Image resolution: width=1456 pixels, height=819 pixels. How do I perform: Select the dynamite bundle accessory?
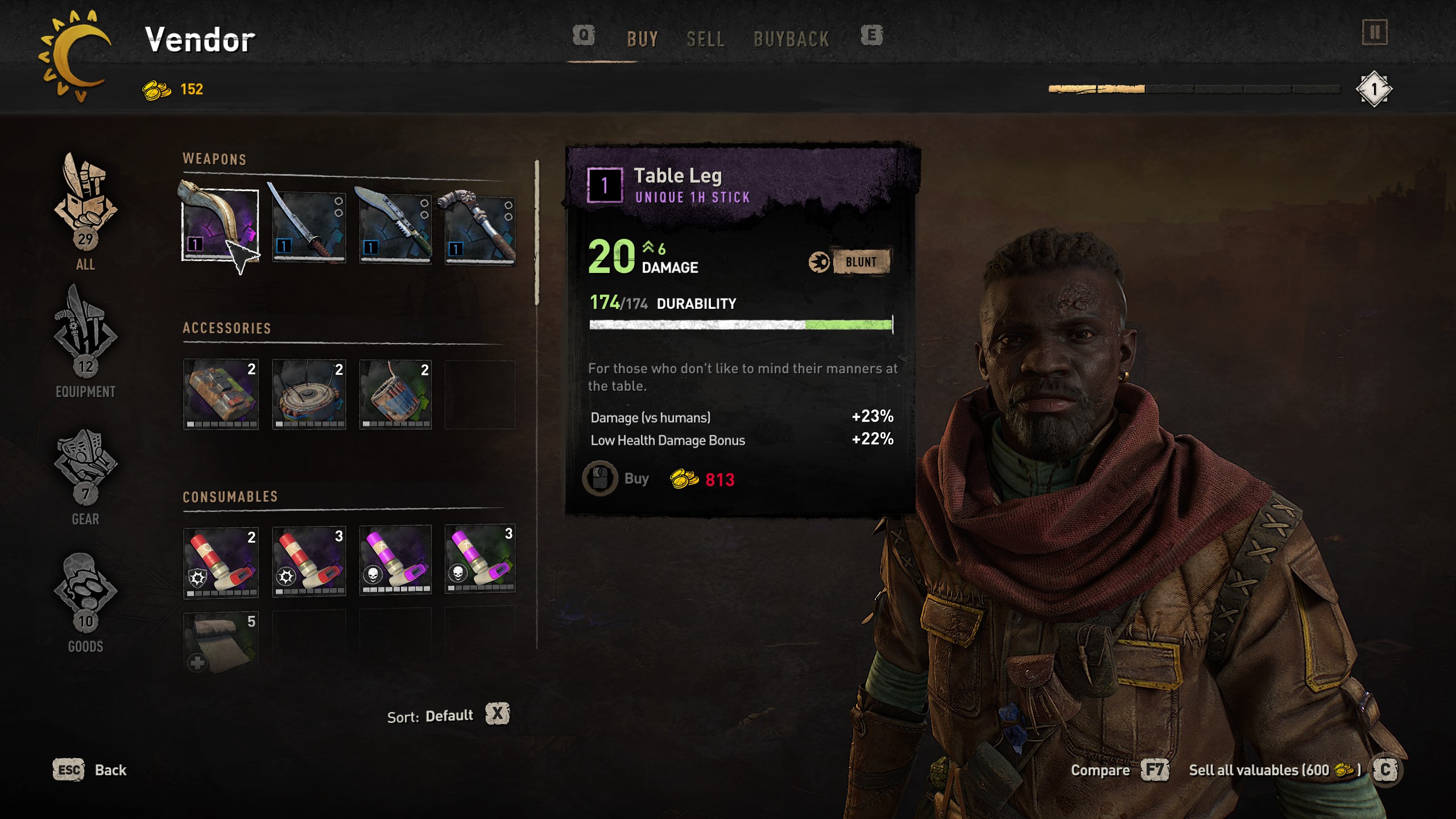395,394
